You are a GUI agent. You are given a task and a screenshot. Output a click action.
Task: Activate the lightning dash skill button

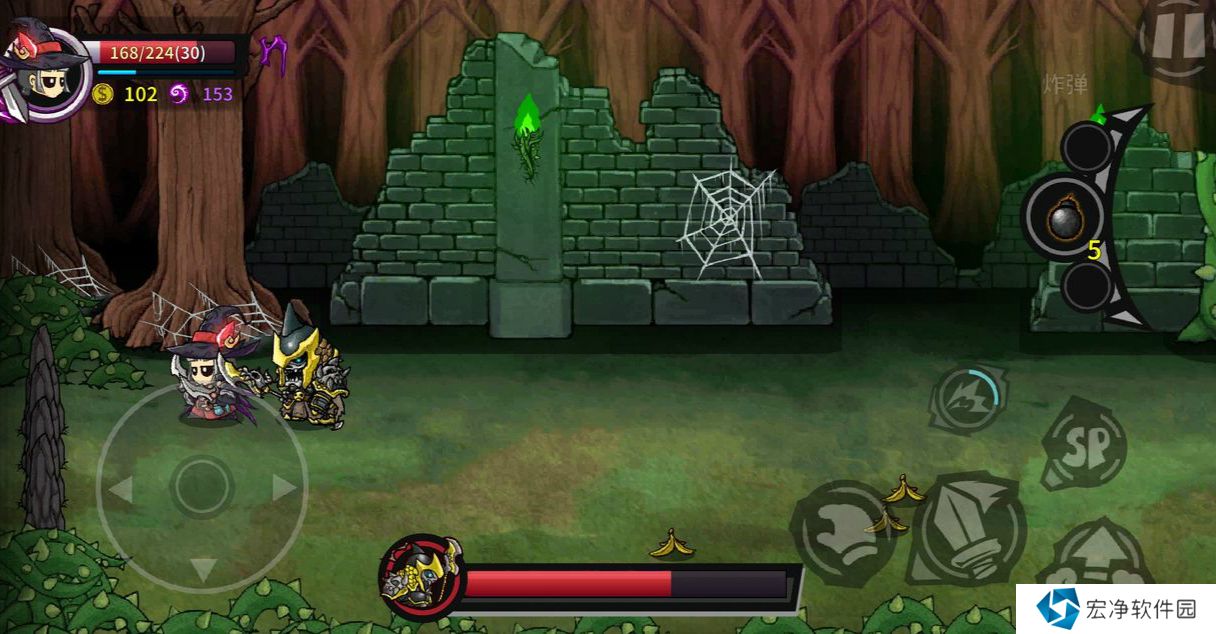[x=966, y=398]
